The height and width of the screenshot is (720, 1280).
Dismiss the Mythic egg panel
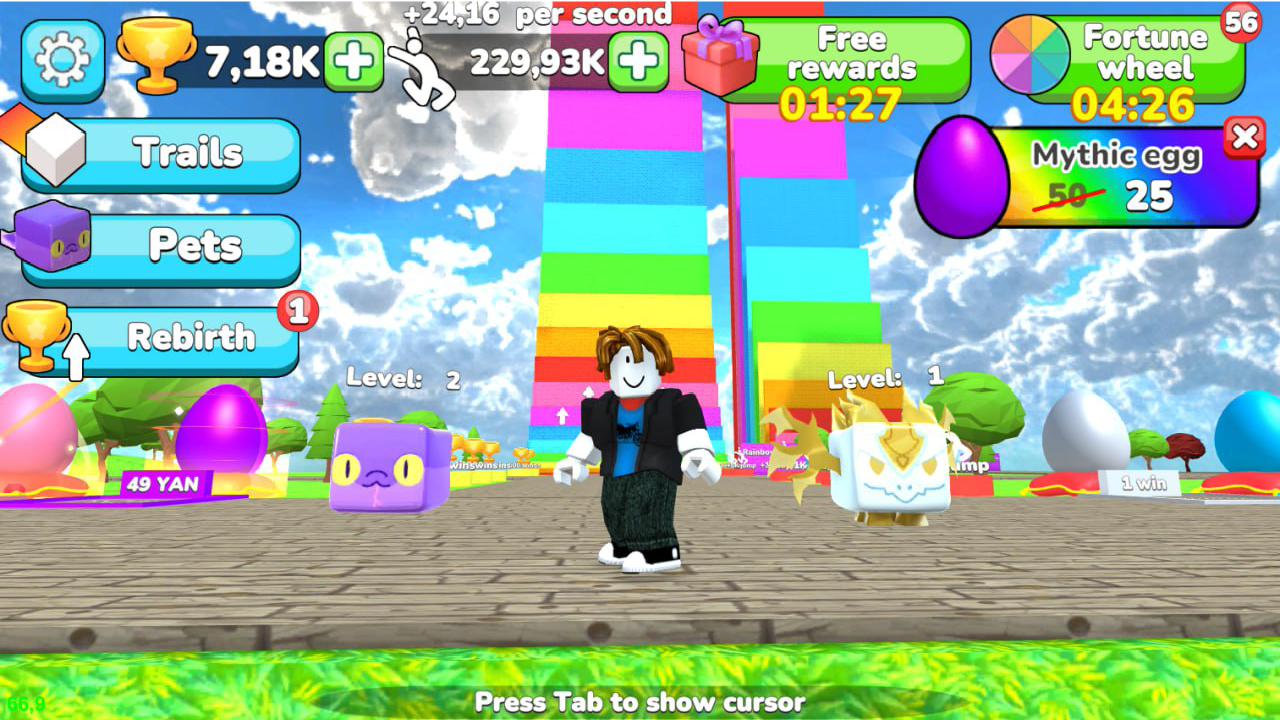coord(1245,139)
